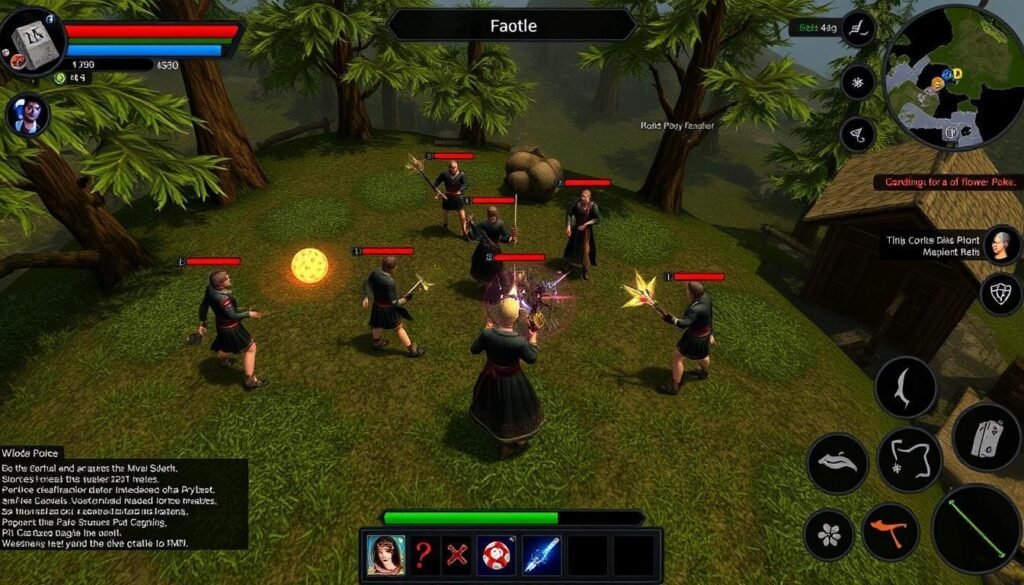This screenshot has height=585, width=1024.
Task: Click the red question mark hotbar slot
Action: pyautogui.click(x=424, y=554)
